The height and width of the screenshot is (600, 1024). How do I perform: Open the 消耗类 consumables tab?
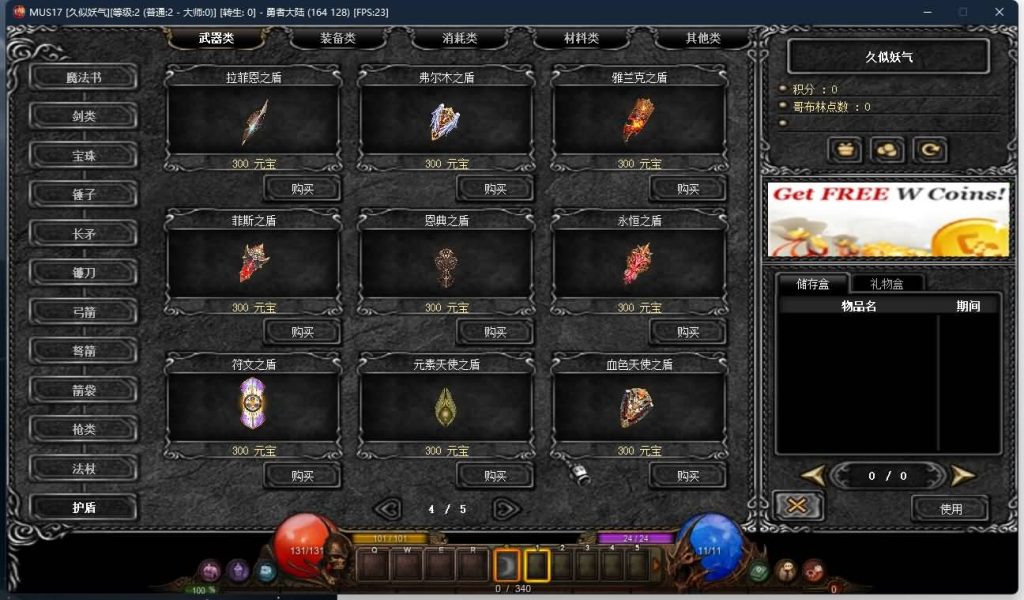[459, 39]
